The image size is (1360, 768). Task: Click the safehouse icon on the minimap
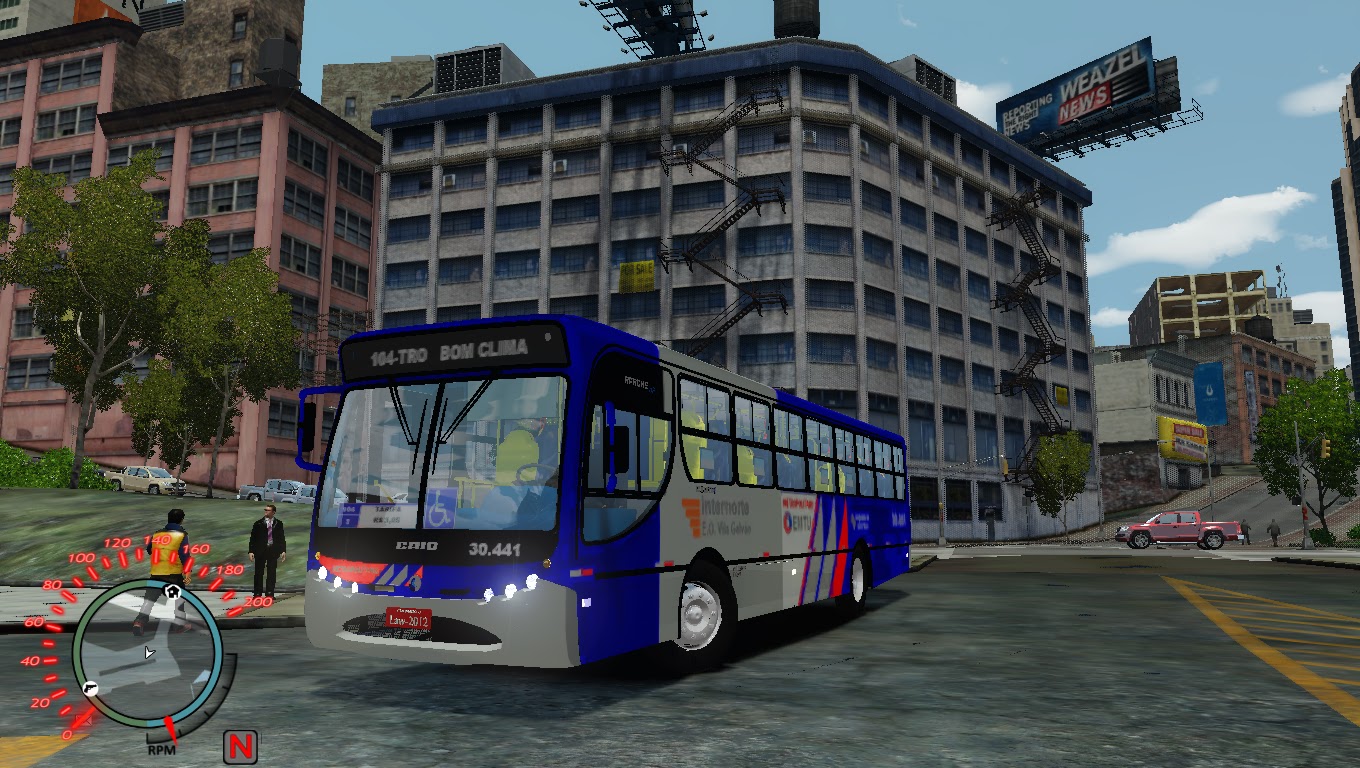(x=172, y=591)
